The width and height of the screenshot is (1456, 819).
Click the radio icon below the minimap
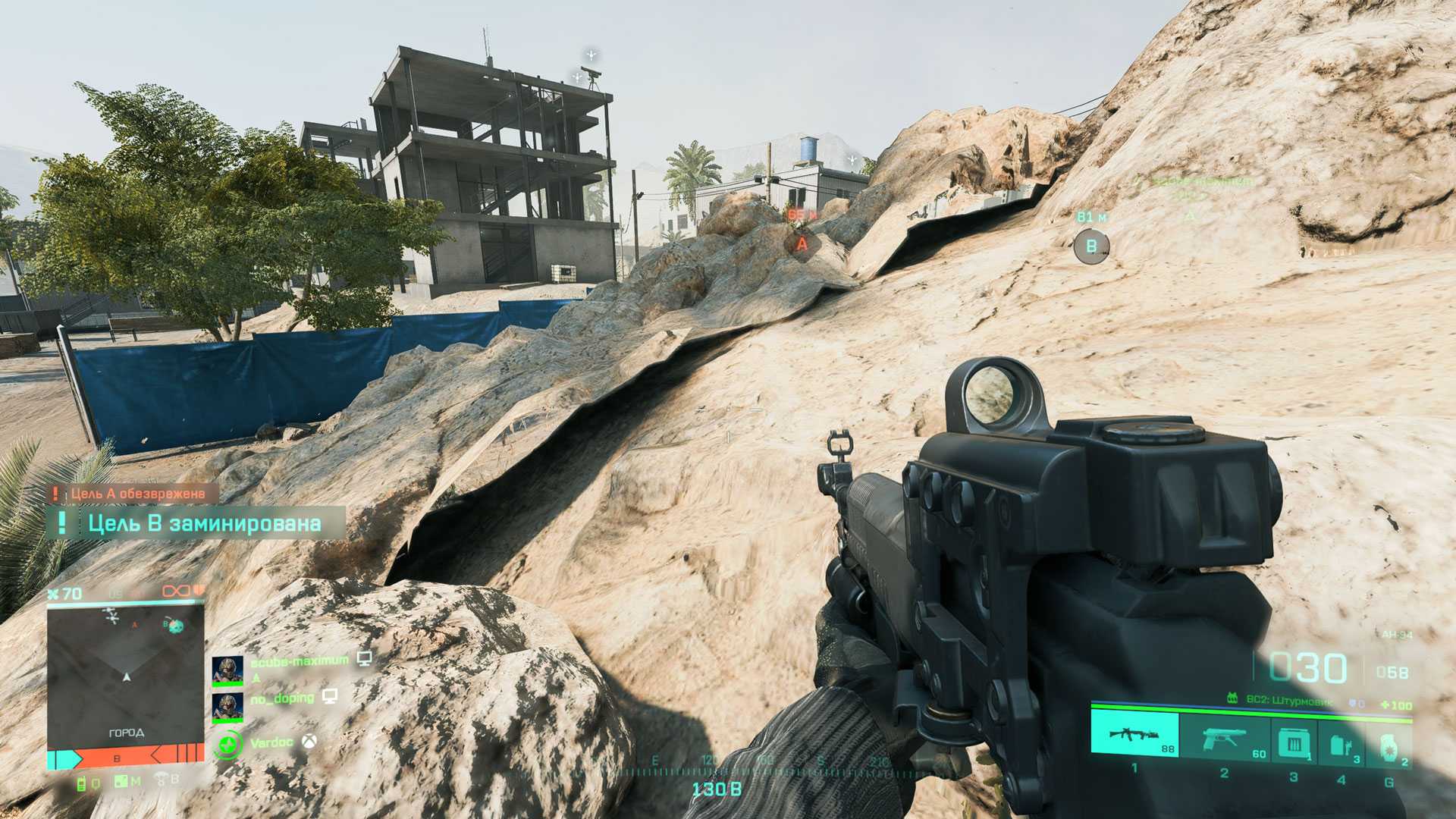(82, 783)
